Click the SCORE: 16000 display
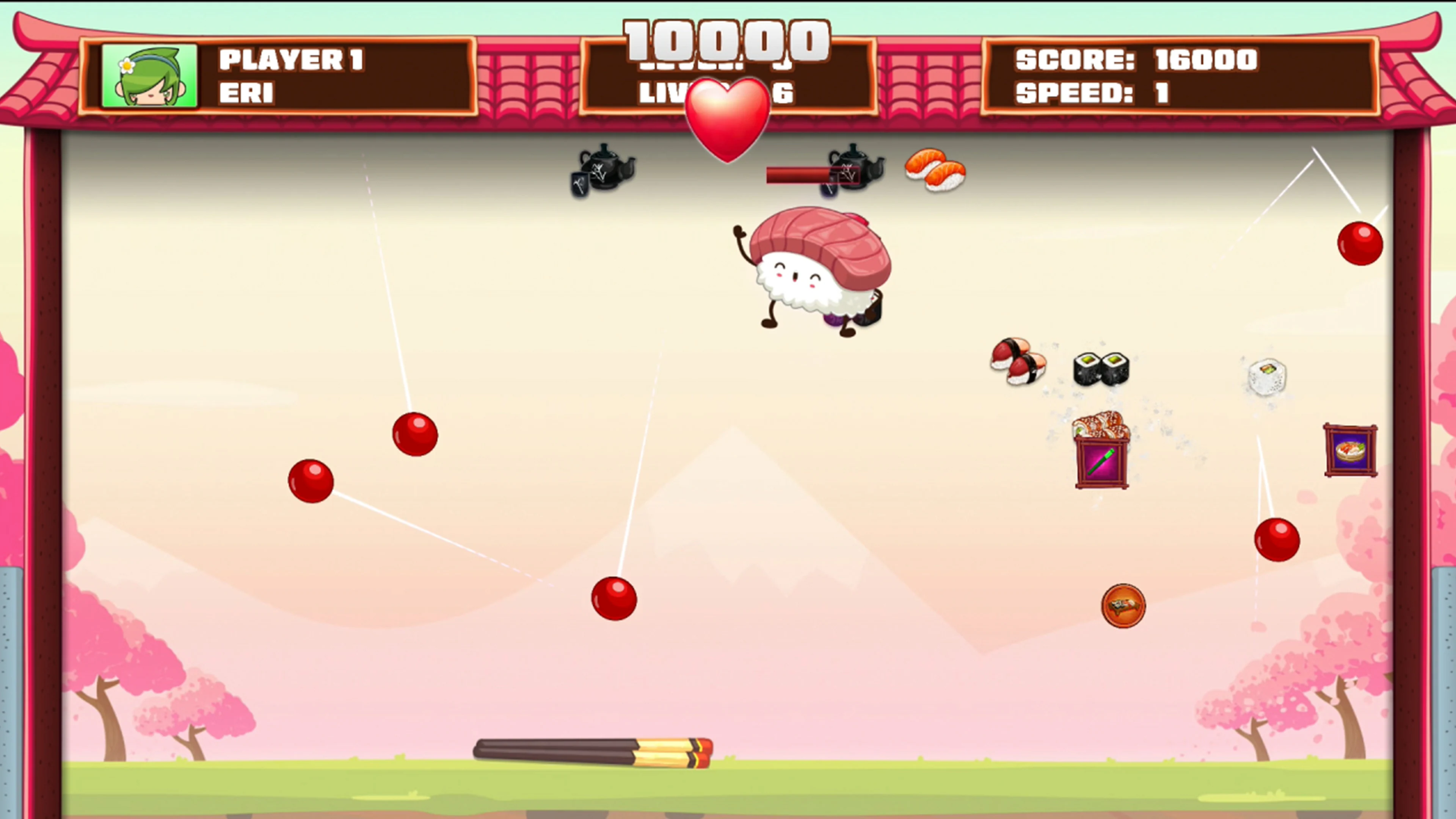Viewport: 1456px width, 819px height. (x=1136, y=60)
